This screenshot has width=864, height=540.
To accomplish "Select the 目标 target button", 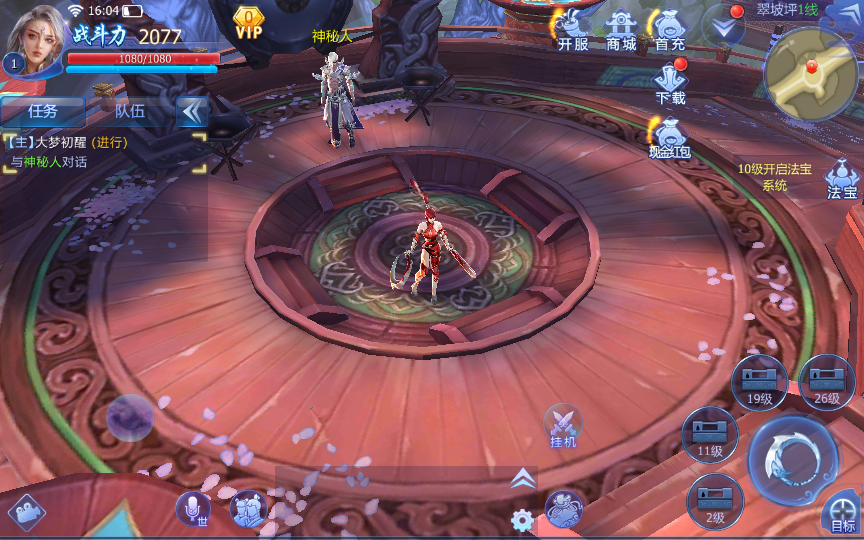I will click(x=843, y=516).
